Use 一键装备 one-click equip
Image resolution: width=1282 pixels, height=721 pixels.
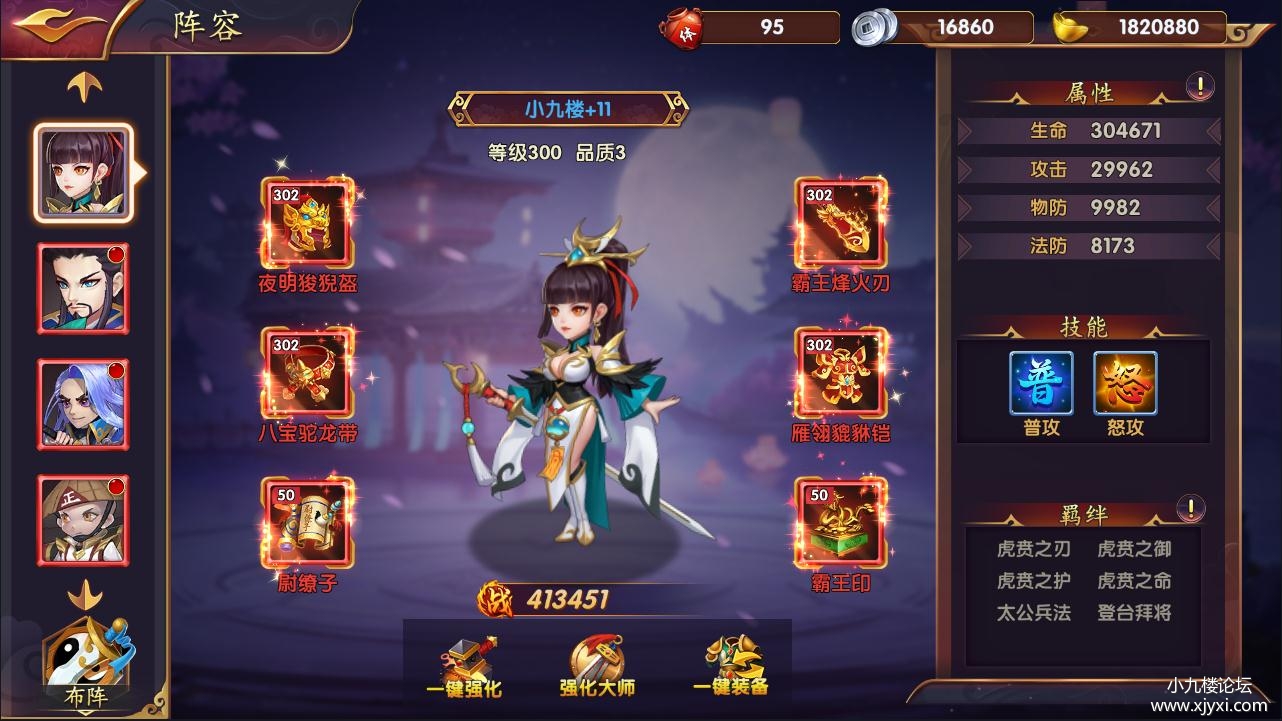click(x=731, y=666)
